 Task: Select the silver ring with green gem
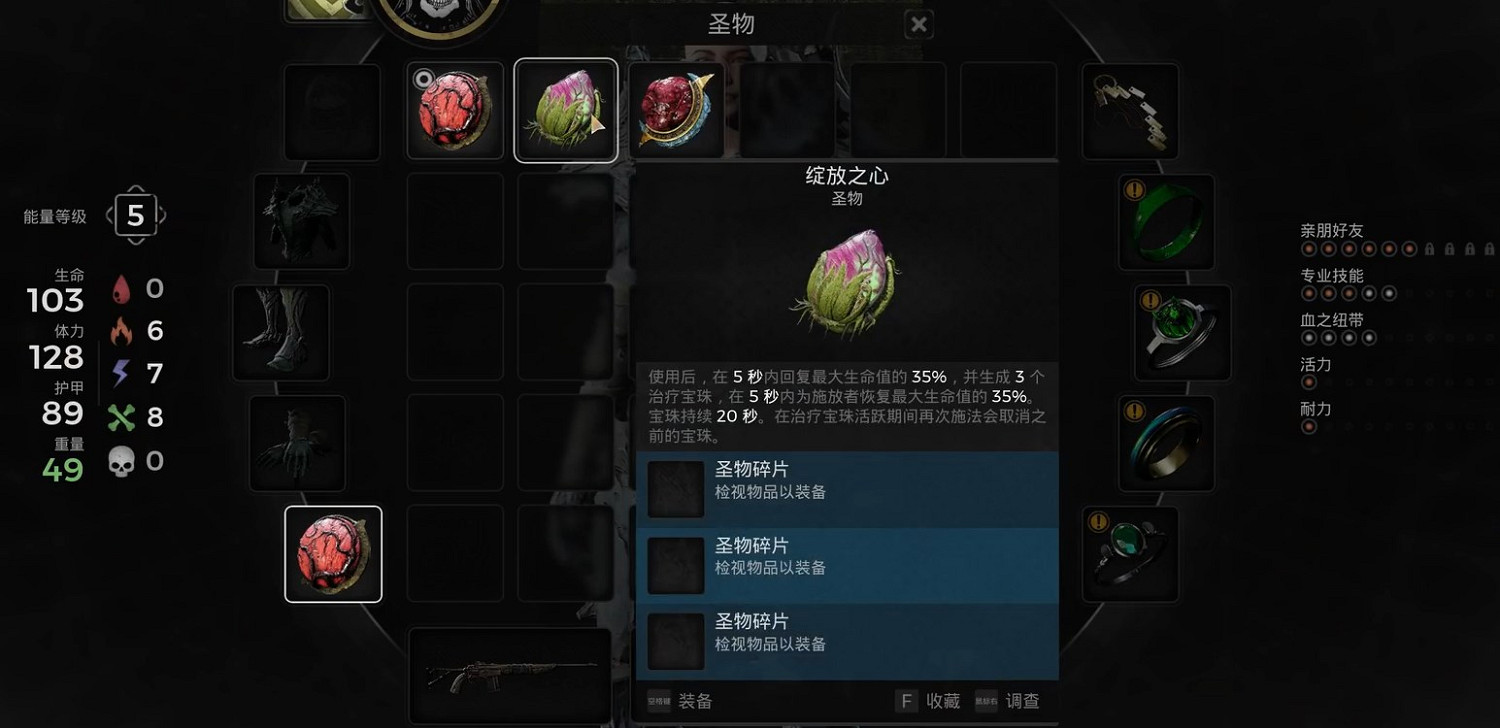coord(1182,332)
